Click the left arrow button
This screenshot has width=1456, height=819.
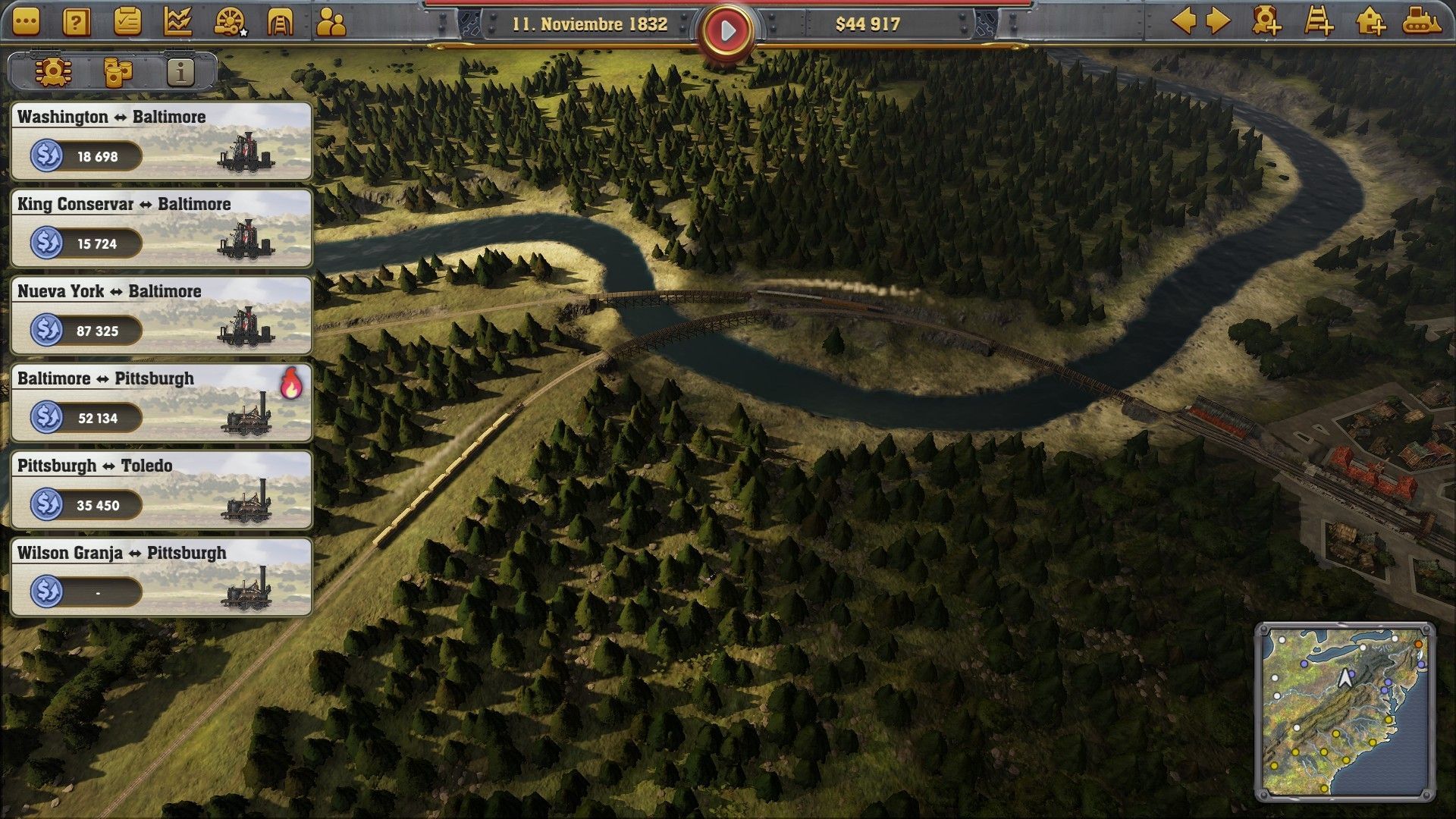(x=1184, y=21)
